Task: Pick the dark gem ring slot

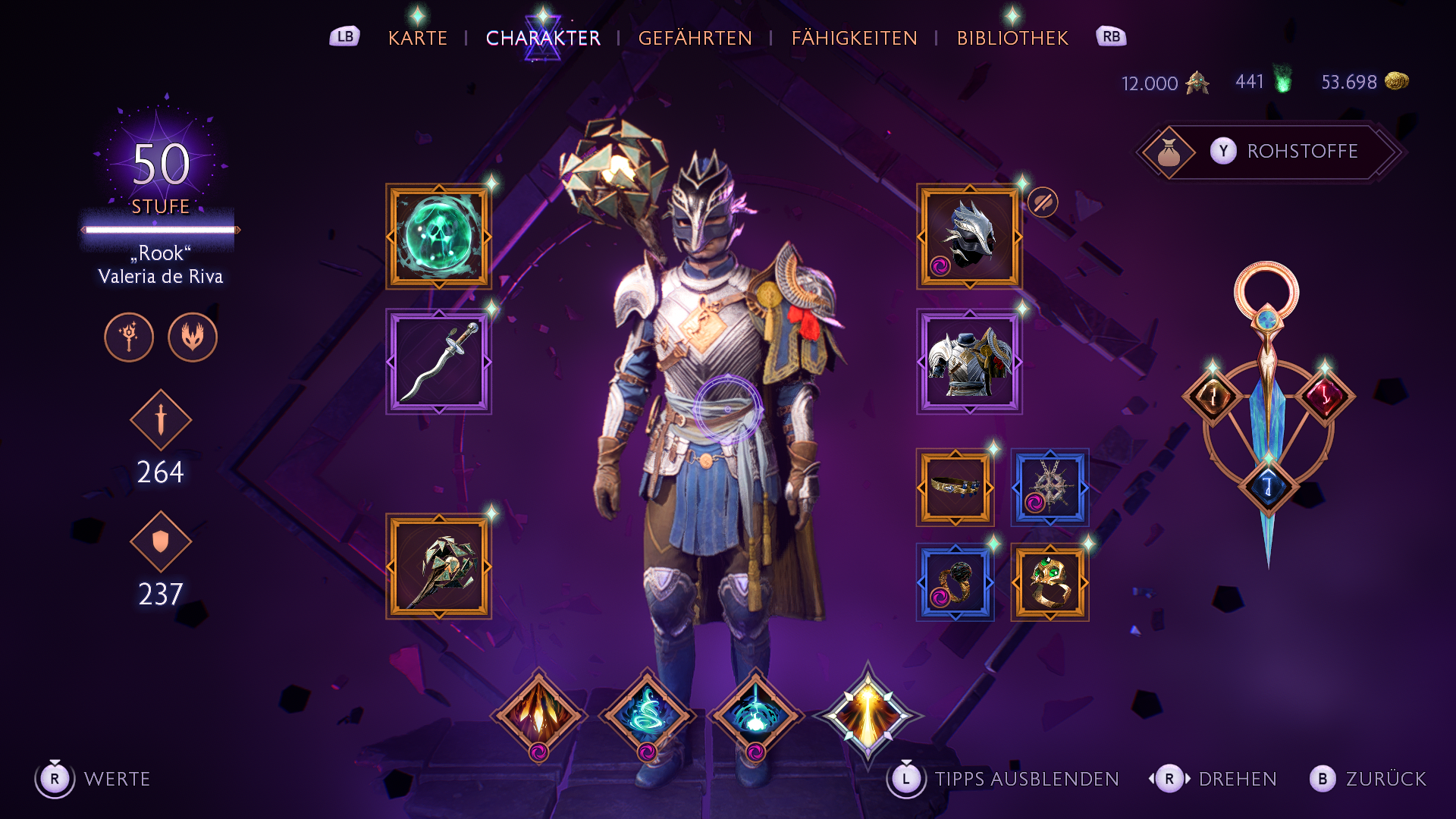Action: click(x=955, y=582)
